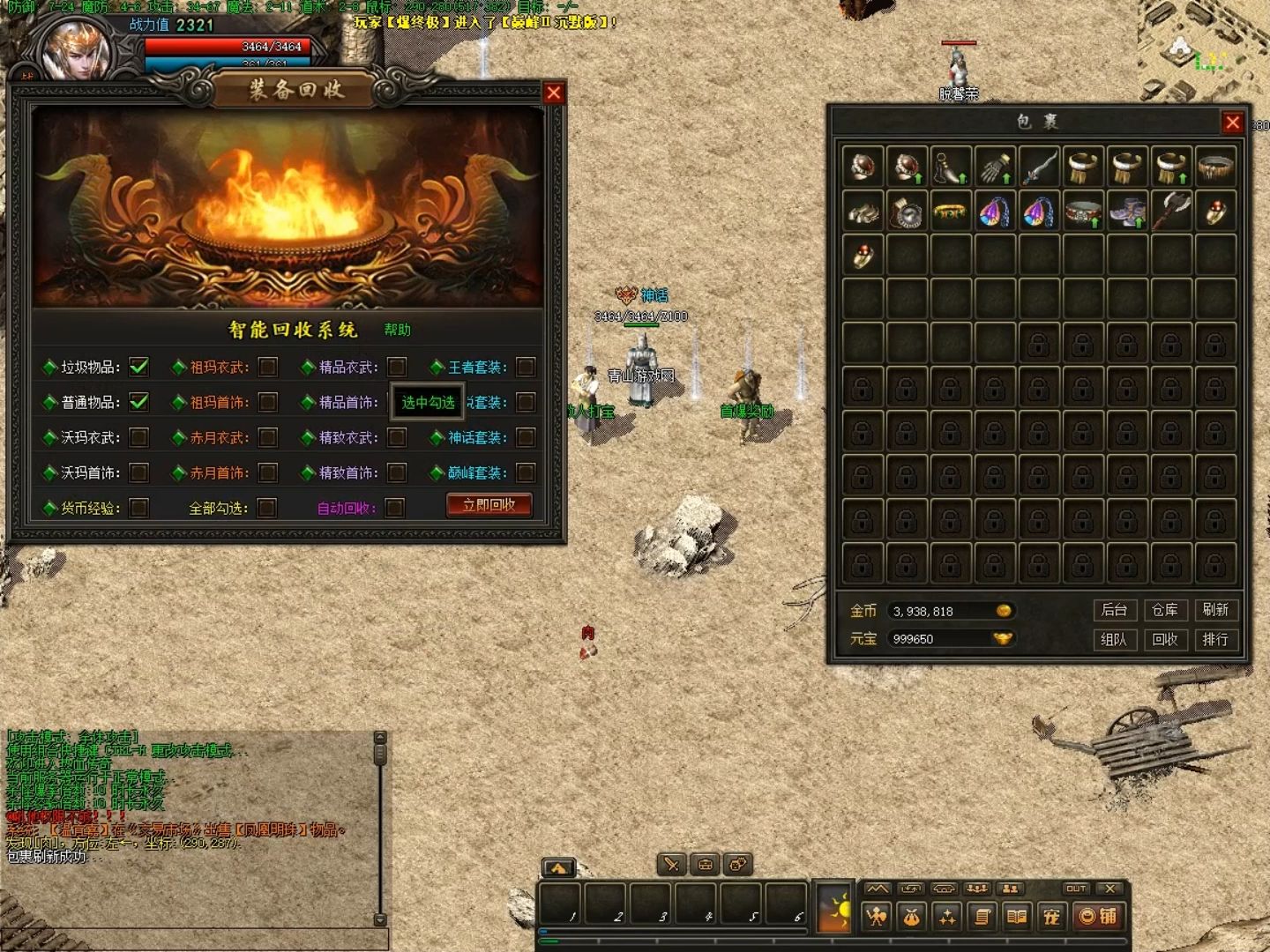Close the 包裹 bag window
This screenshot has height=952, width=1270.
coord(1232,123)
